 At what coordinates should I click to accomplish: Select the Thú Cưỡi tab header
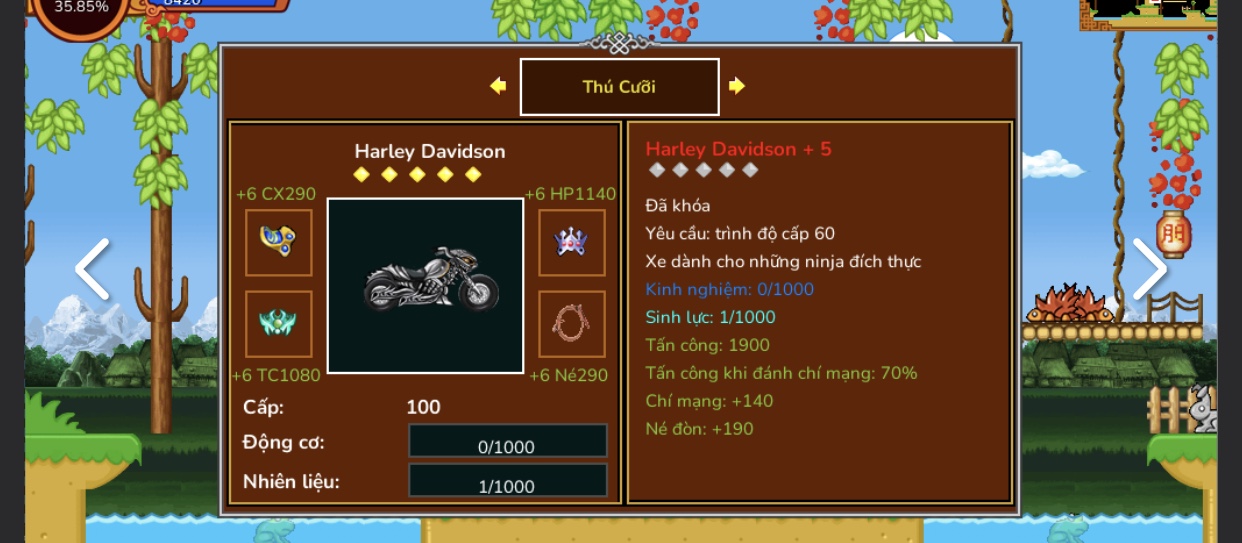(x=619, y=87)
